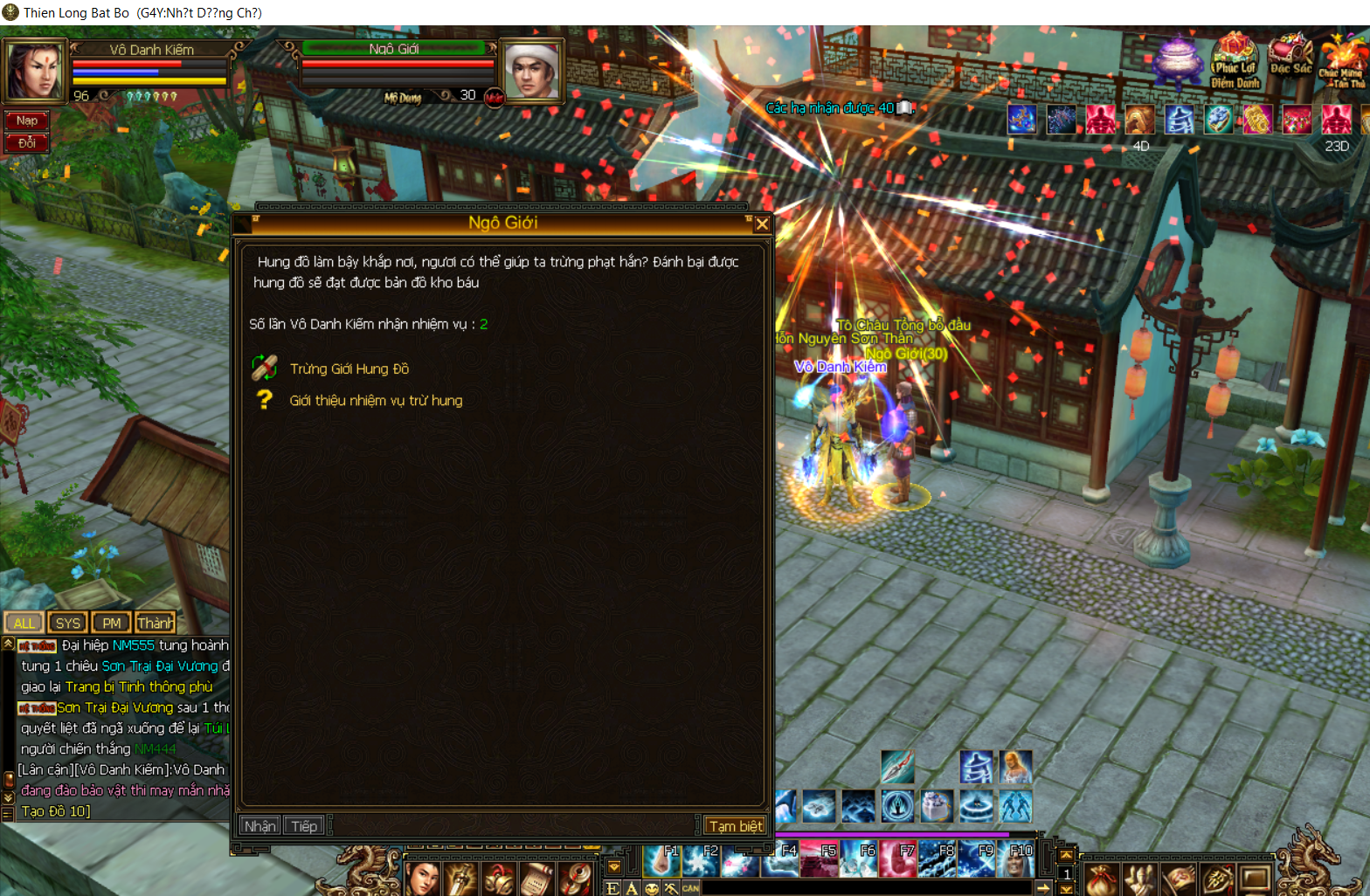
Task: Open the red money bag inventory icon
Action: (1100, 879)
